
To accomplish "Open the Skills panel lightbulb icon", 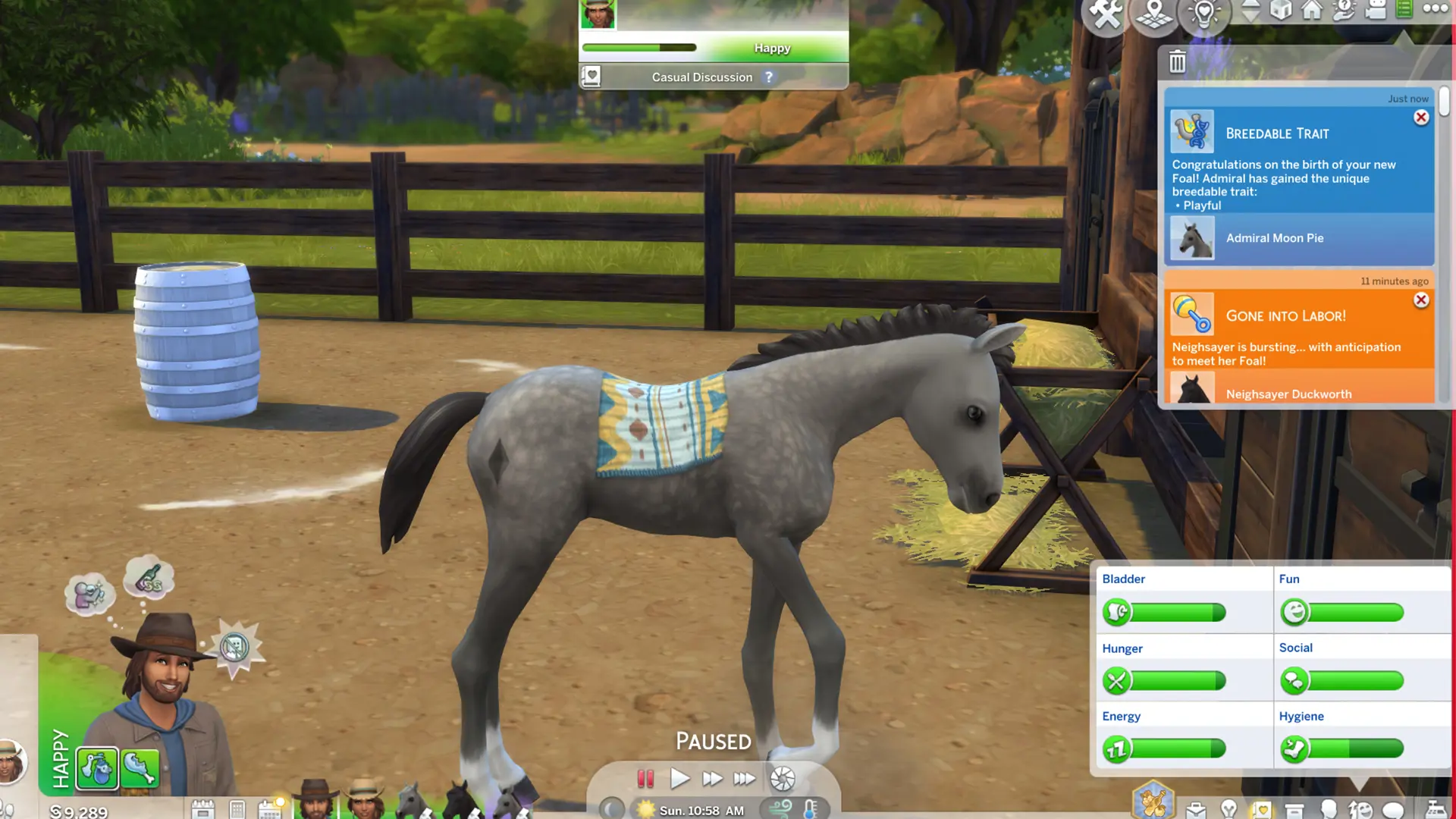I will pyautogui.click(x=1229, y=809).
